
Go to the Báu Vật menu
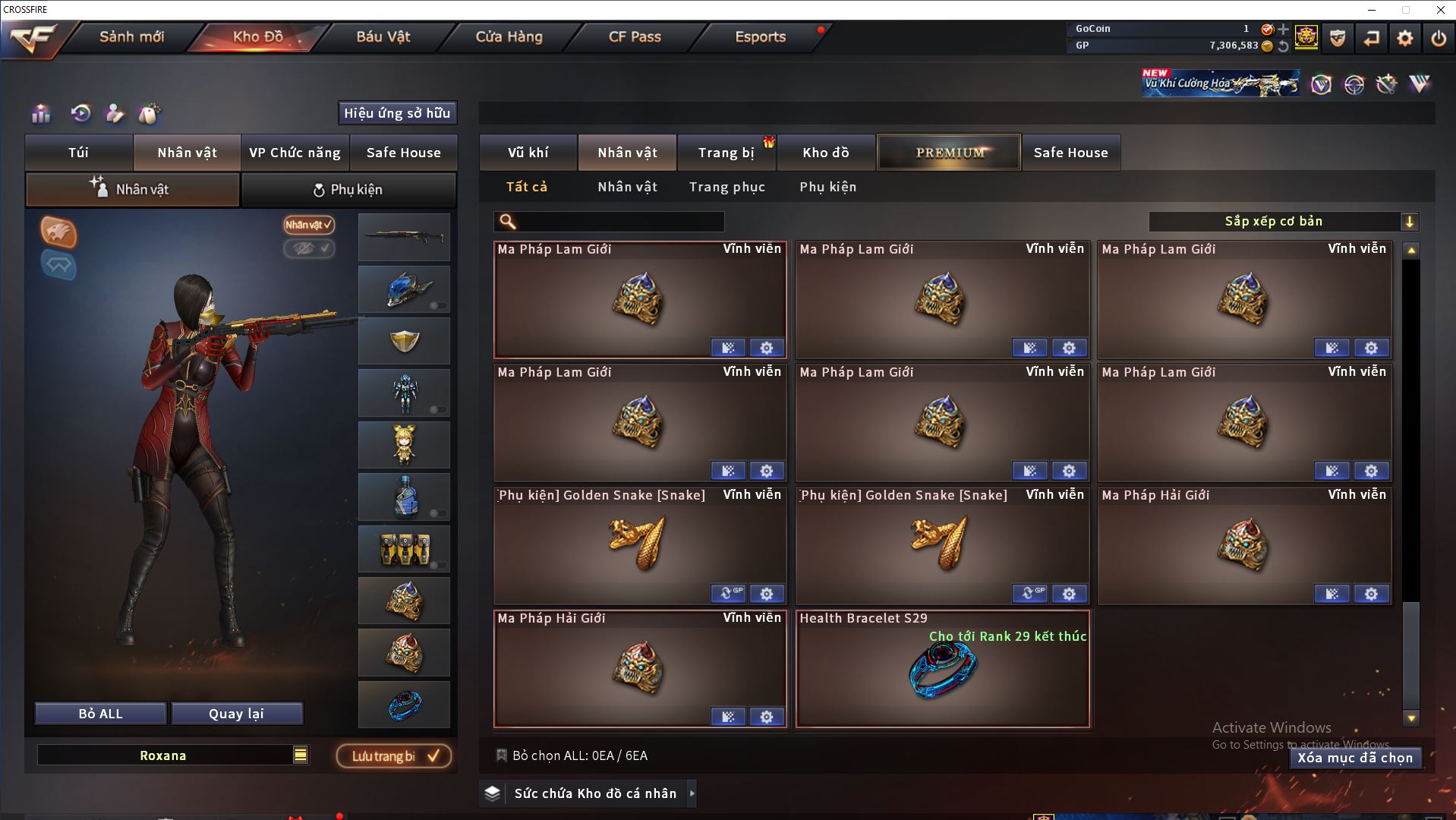(383, 36)
